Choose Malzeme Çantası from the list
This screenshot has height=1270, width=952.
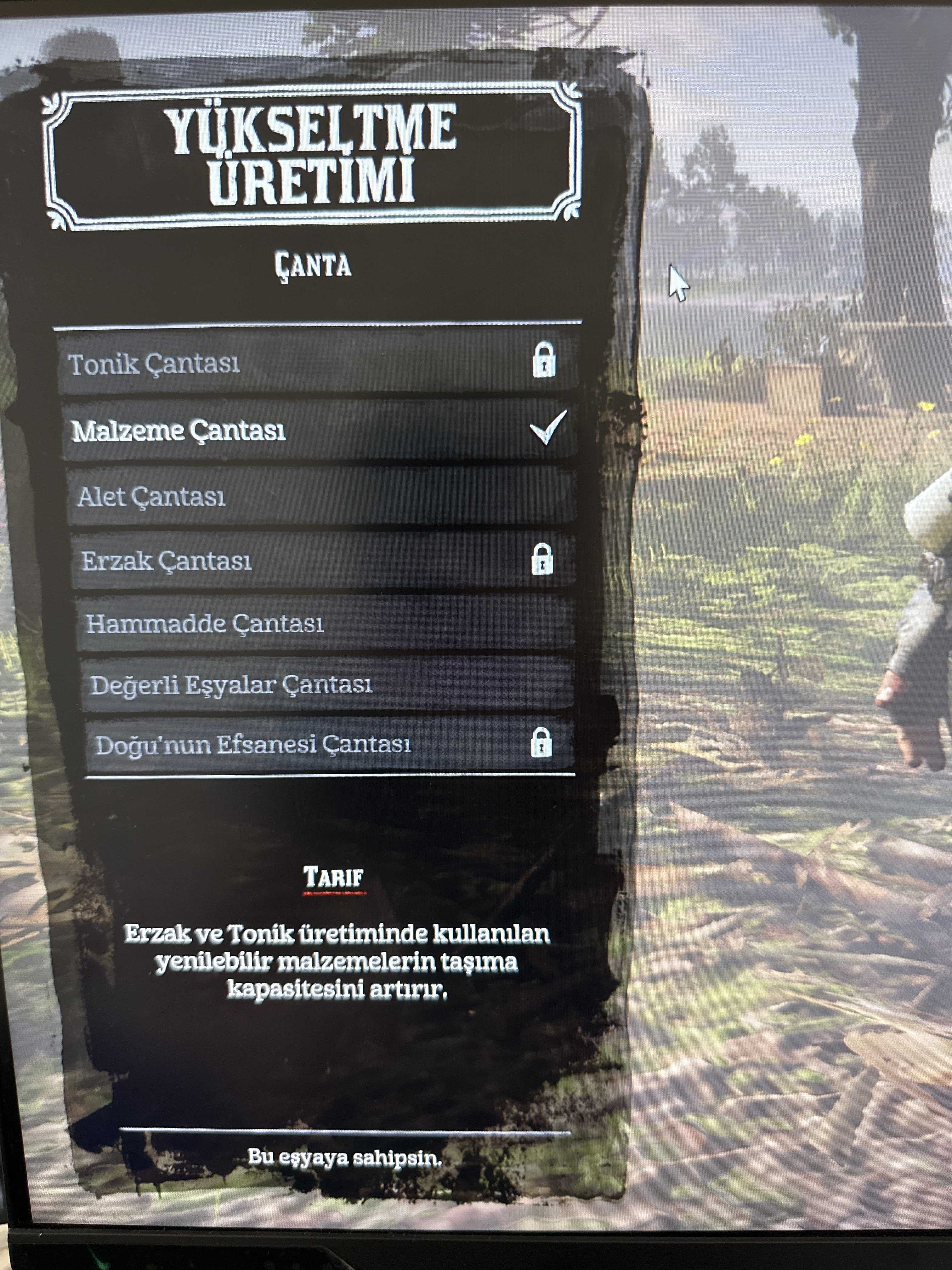pyautogui.click(x=319, y=431)
